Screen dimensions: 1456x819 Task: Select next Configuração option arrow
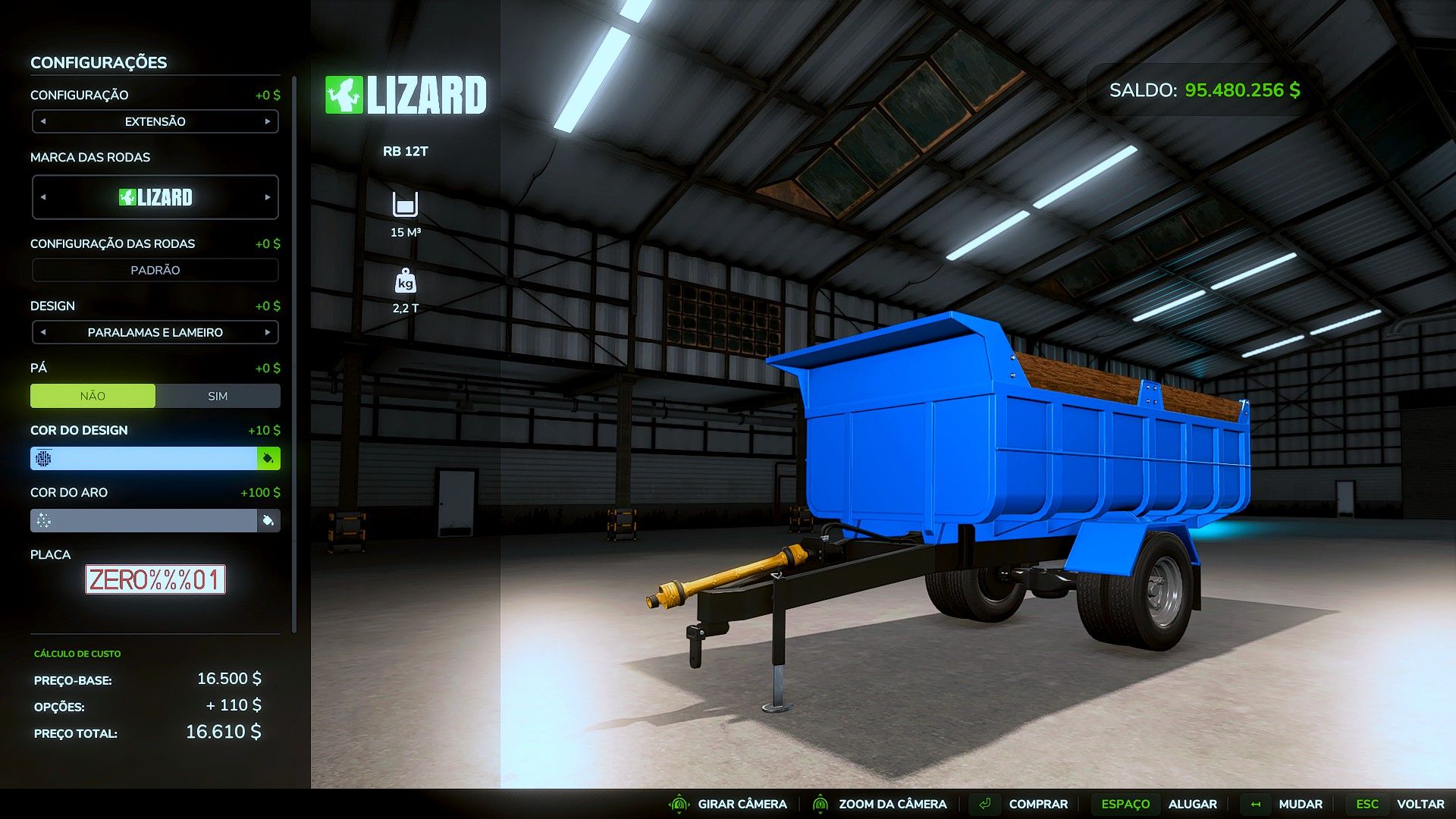pyautogui.click(x=268, y=121)
